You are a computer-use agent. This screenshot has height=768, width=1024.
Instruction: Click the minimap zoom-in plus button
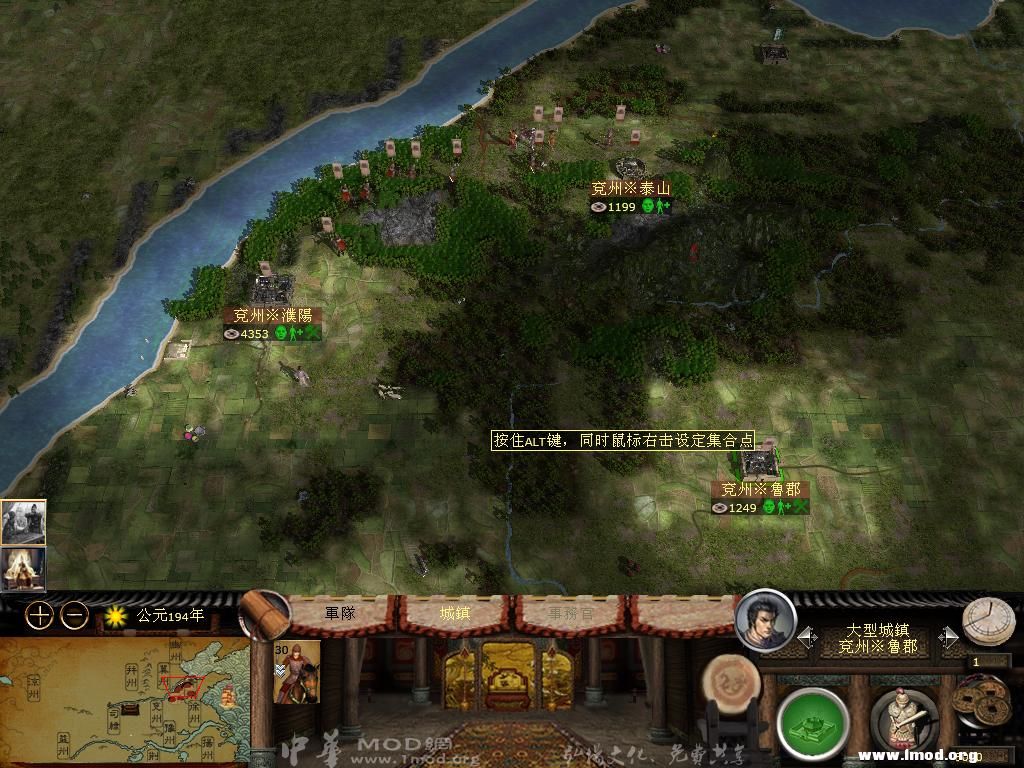38,615
